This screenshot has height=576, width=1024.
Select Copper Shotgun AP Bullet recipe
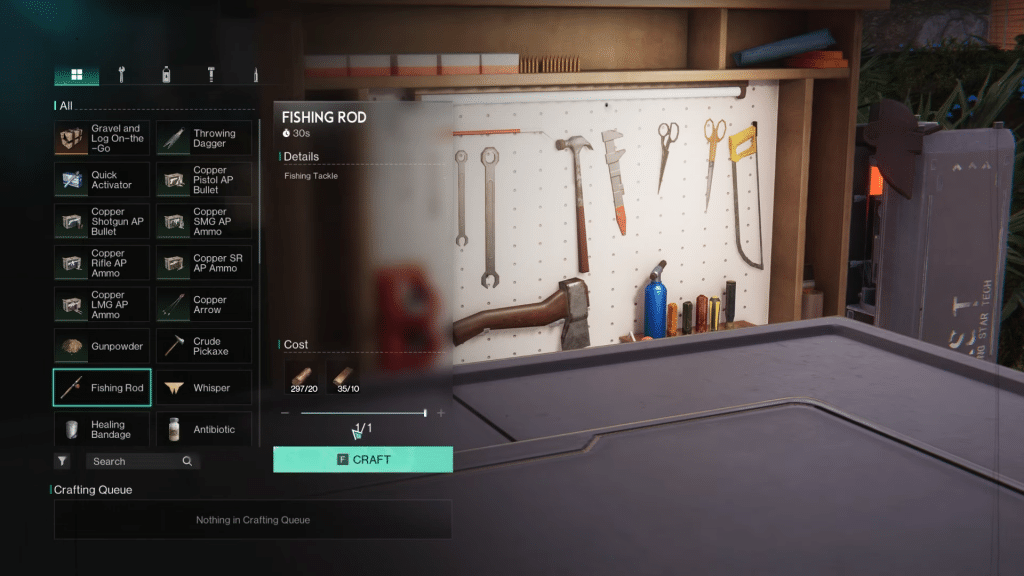[x=102, y=221]
